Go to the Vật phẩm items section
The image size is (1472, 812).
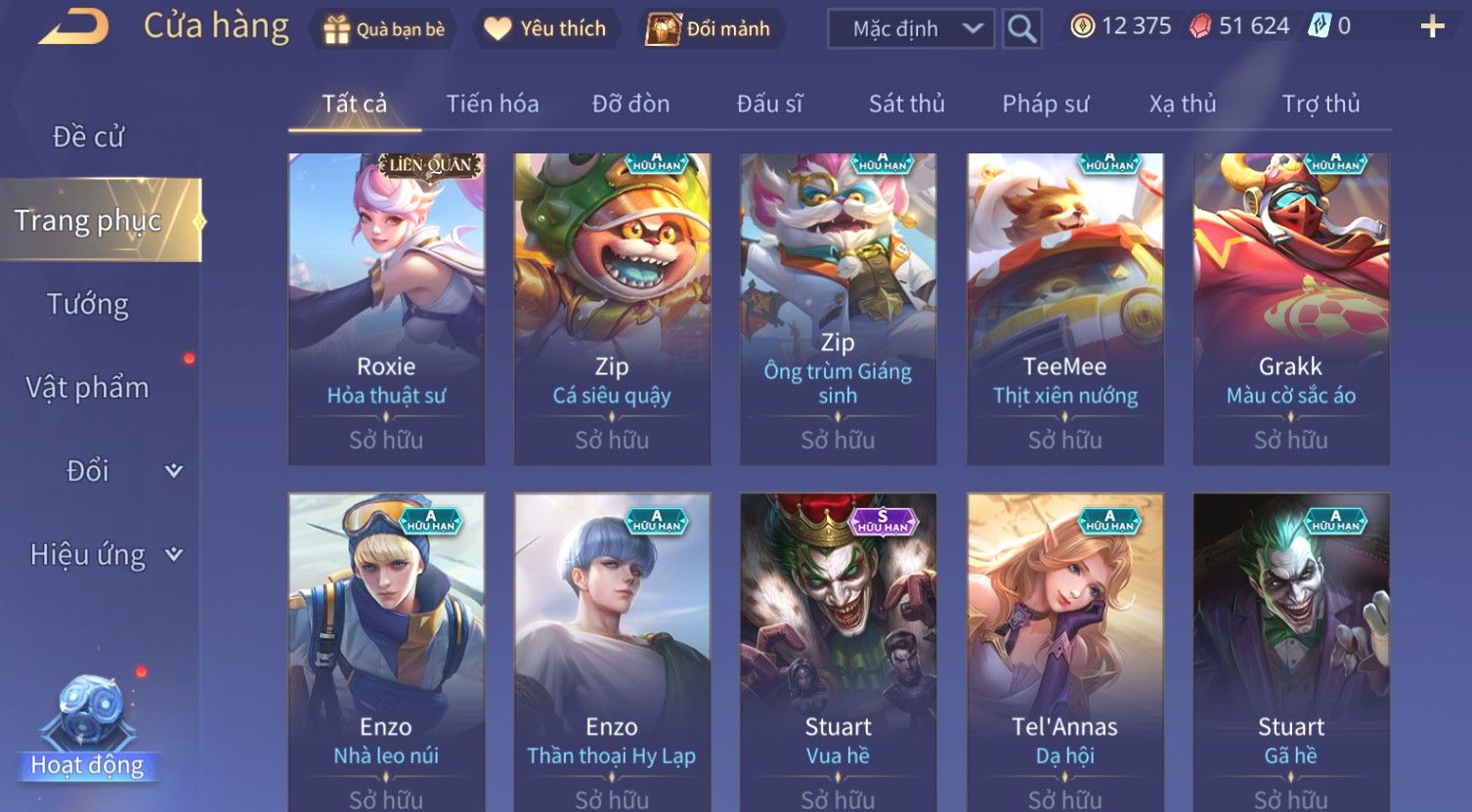coord(88,388)
